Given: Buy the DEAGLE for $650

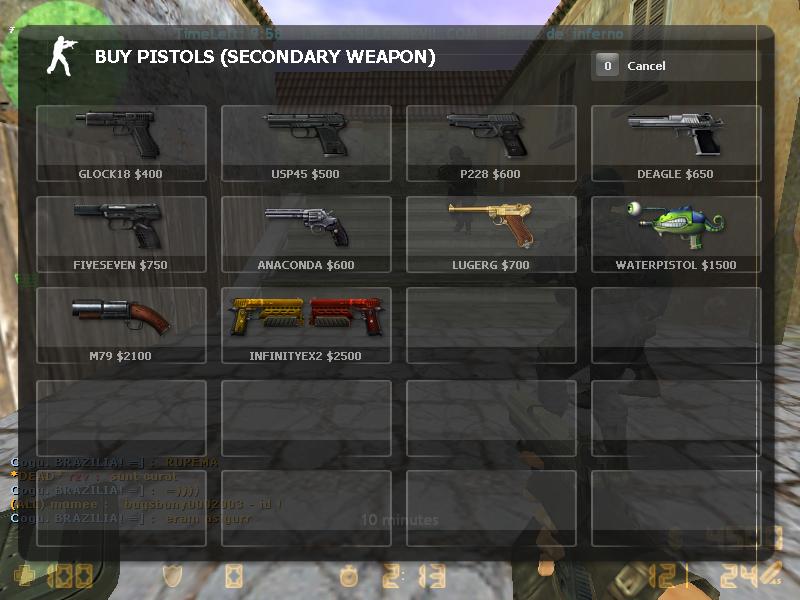Looking at the screenshot, I should (676, 143).
